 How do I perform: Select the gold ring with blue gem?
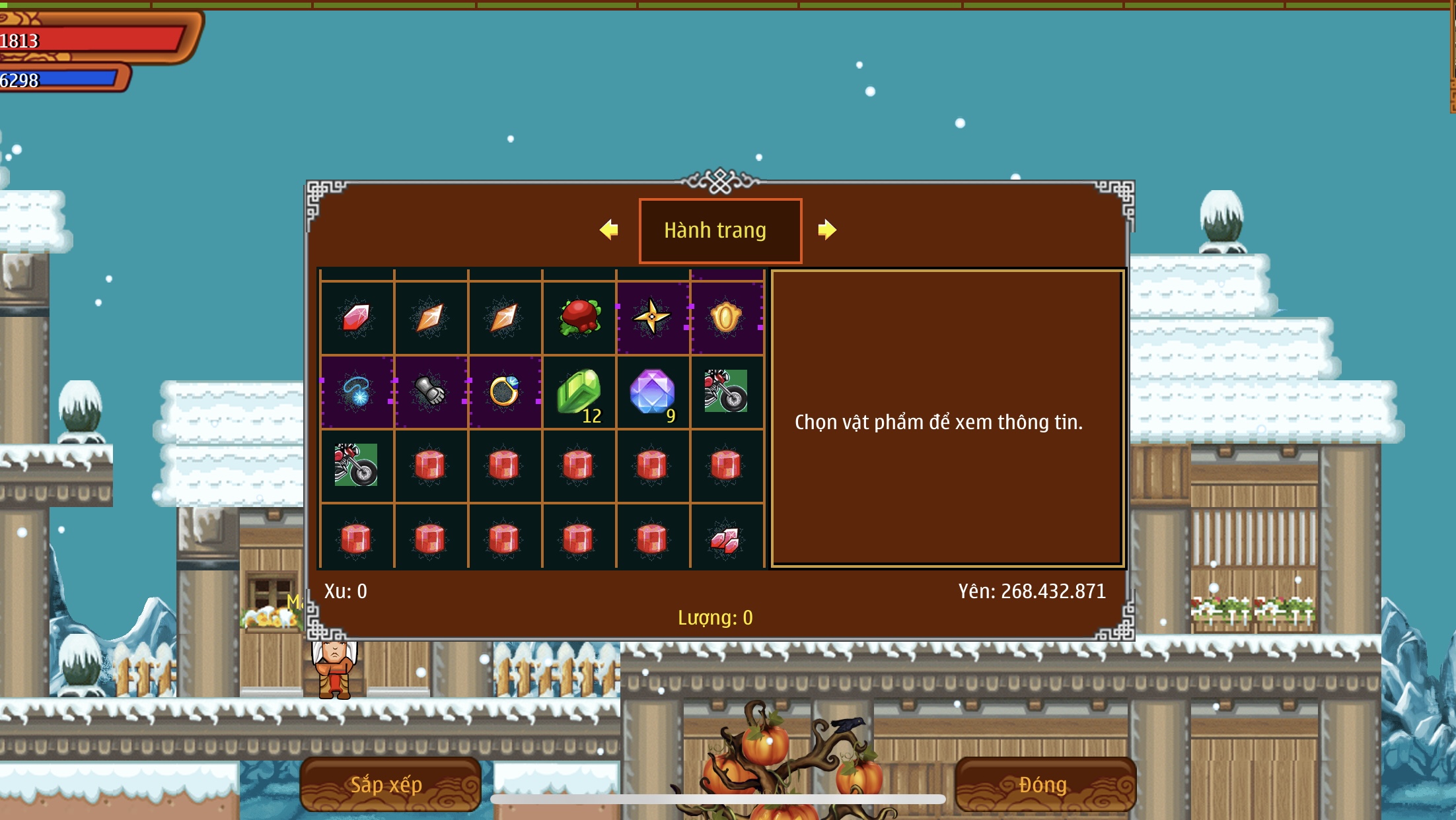(505, 392)
